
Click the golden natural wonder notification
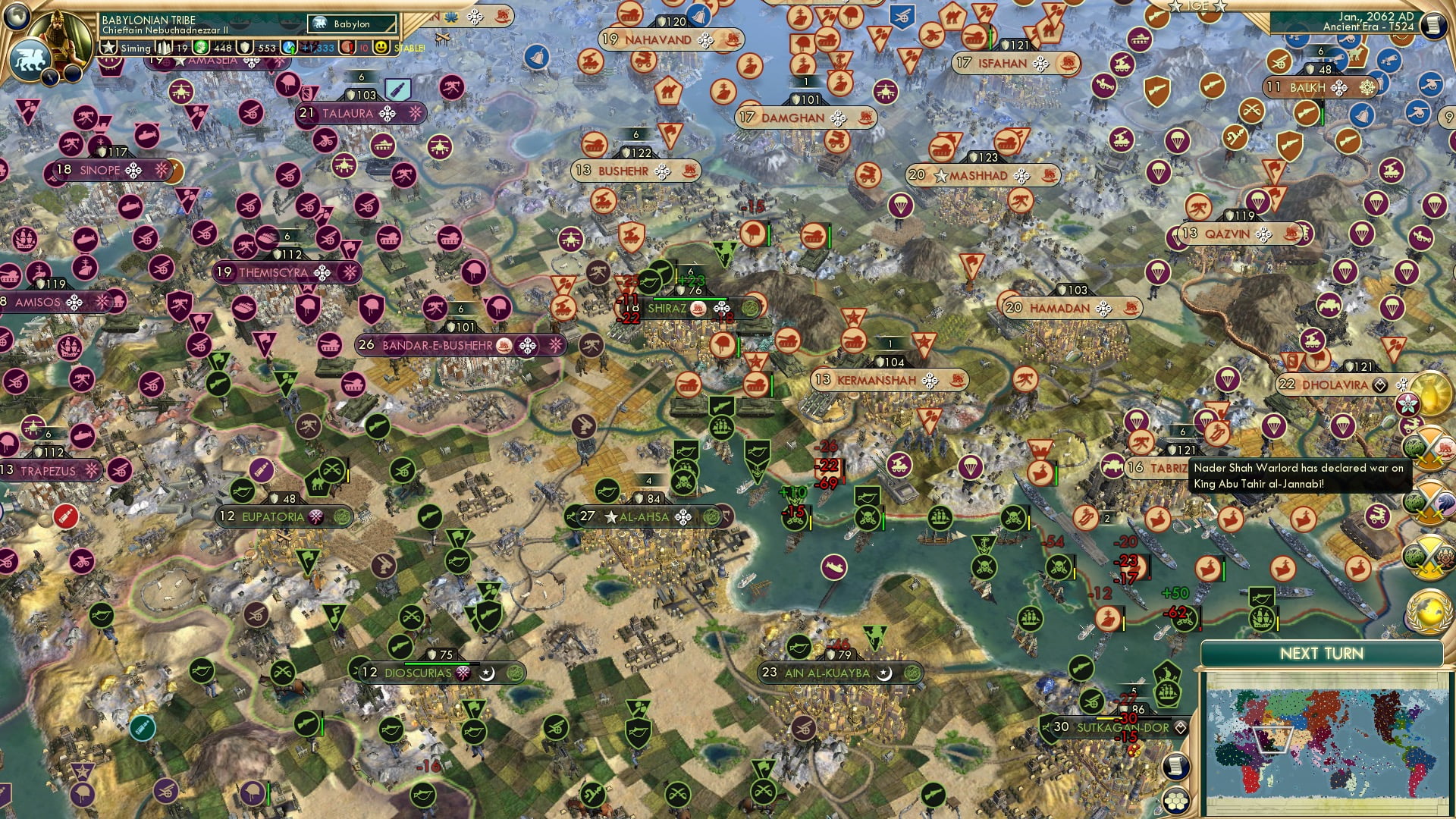tap(1430, 392)
